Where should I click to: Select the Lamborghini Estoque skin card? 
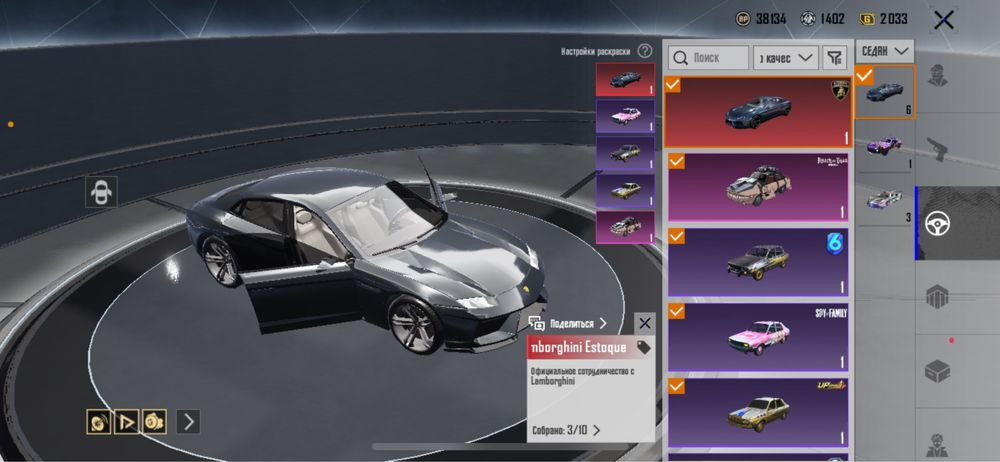[x=758, y=112]
